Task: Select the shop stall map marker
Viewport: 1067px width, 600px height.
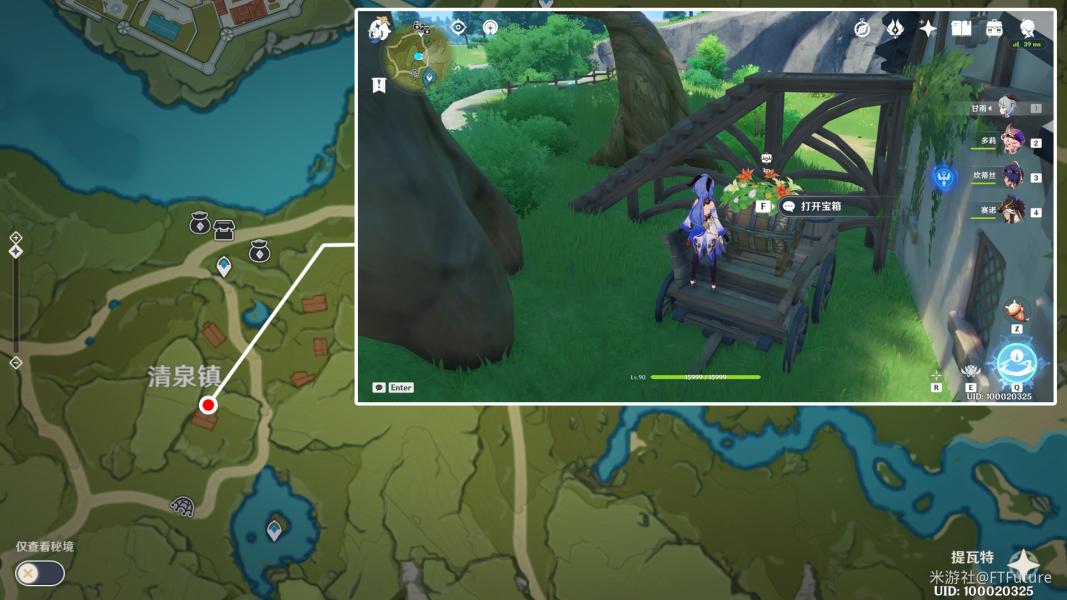Action: pos(223,230)
